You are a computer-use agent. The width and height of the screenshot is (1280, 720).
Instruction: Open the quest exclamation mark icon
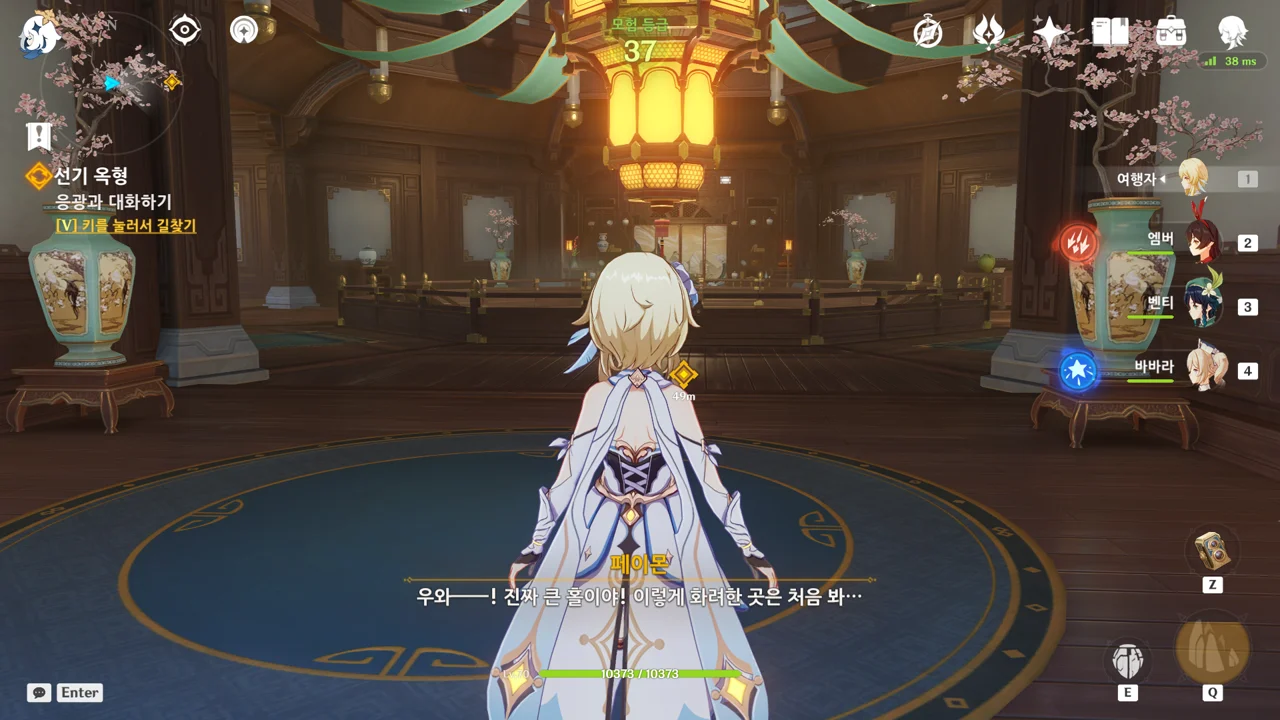(x=39, y=136)
